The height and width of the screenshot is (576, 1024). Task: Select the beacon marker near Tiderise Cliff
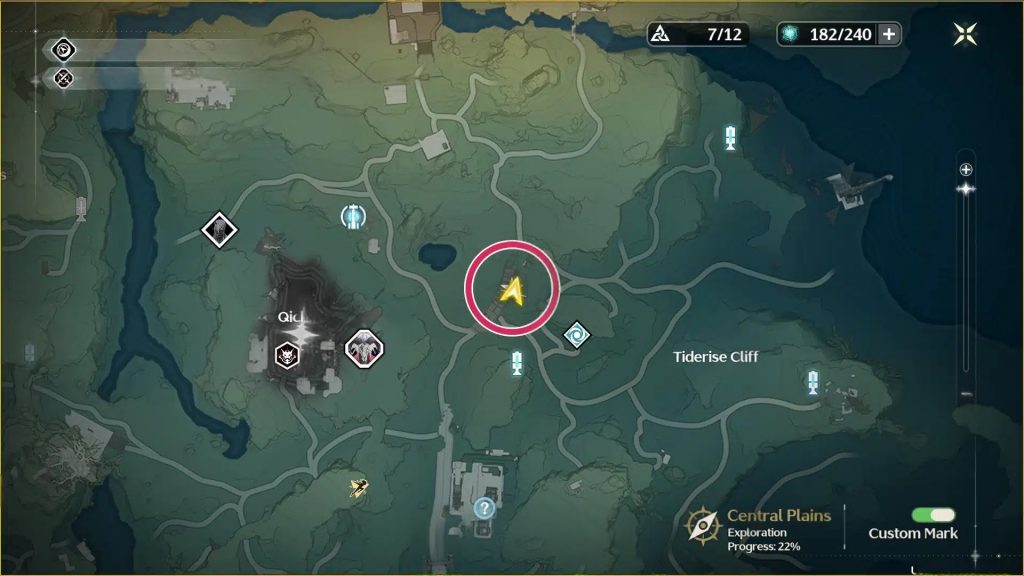tap(814, 381)
